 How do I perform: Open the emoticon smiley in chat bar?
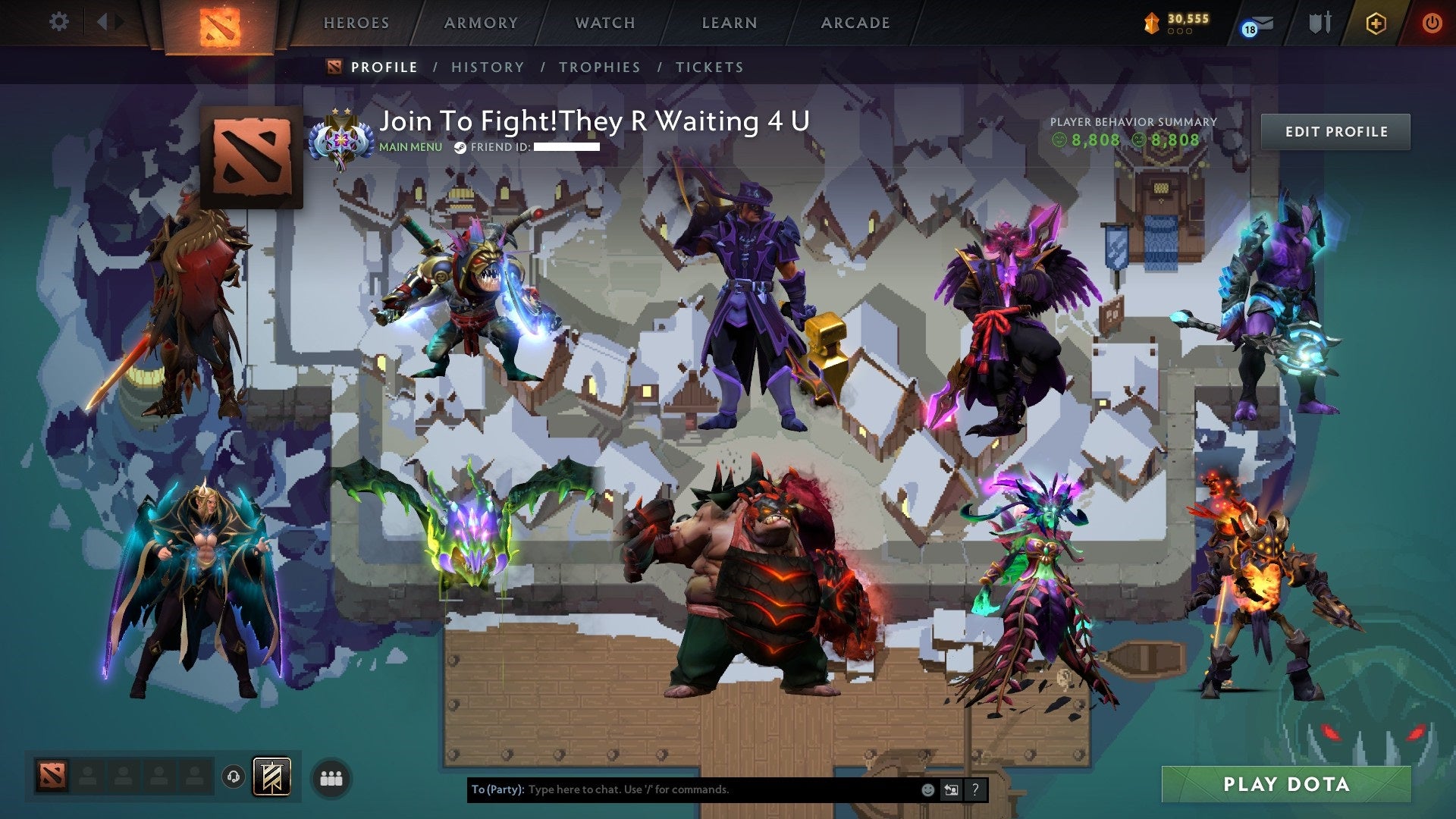(x=928, y=792)
